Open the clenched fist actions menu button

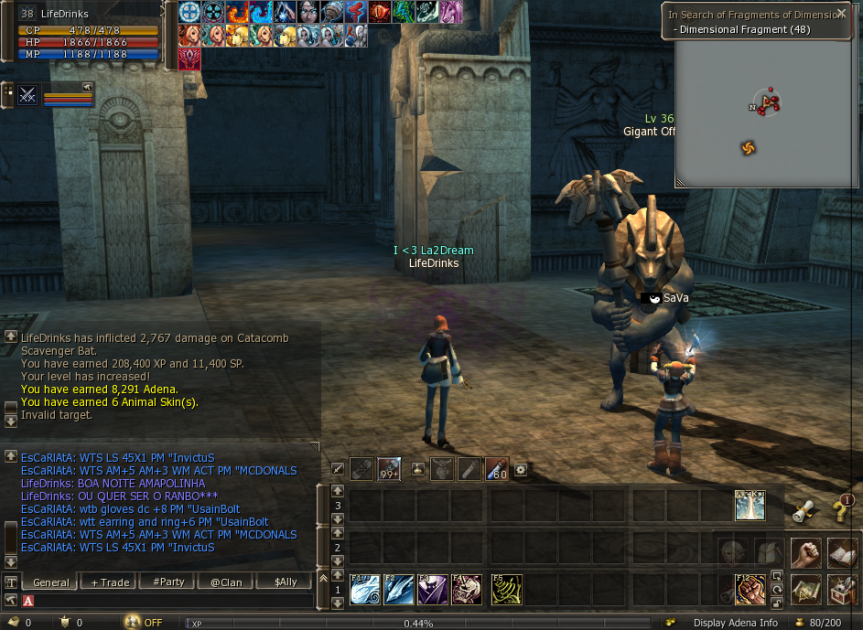click(x=806, y=553)
